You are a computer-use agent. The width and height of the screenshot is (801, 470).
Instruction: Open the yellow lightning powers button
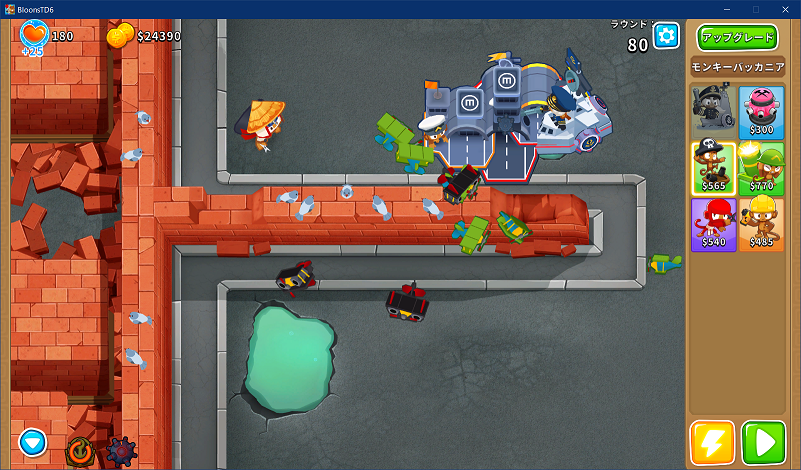(x=712, y=442)
